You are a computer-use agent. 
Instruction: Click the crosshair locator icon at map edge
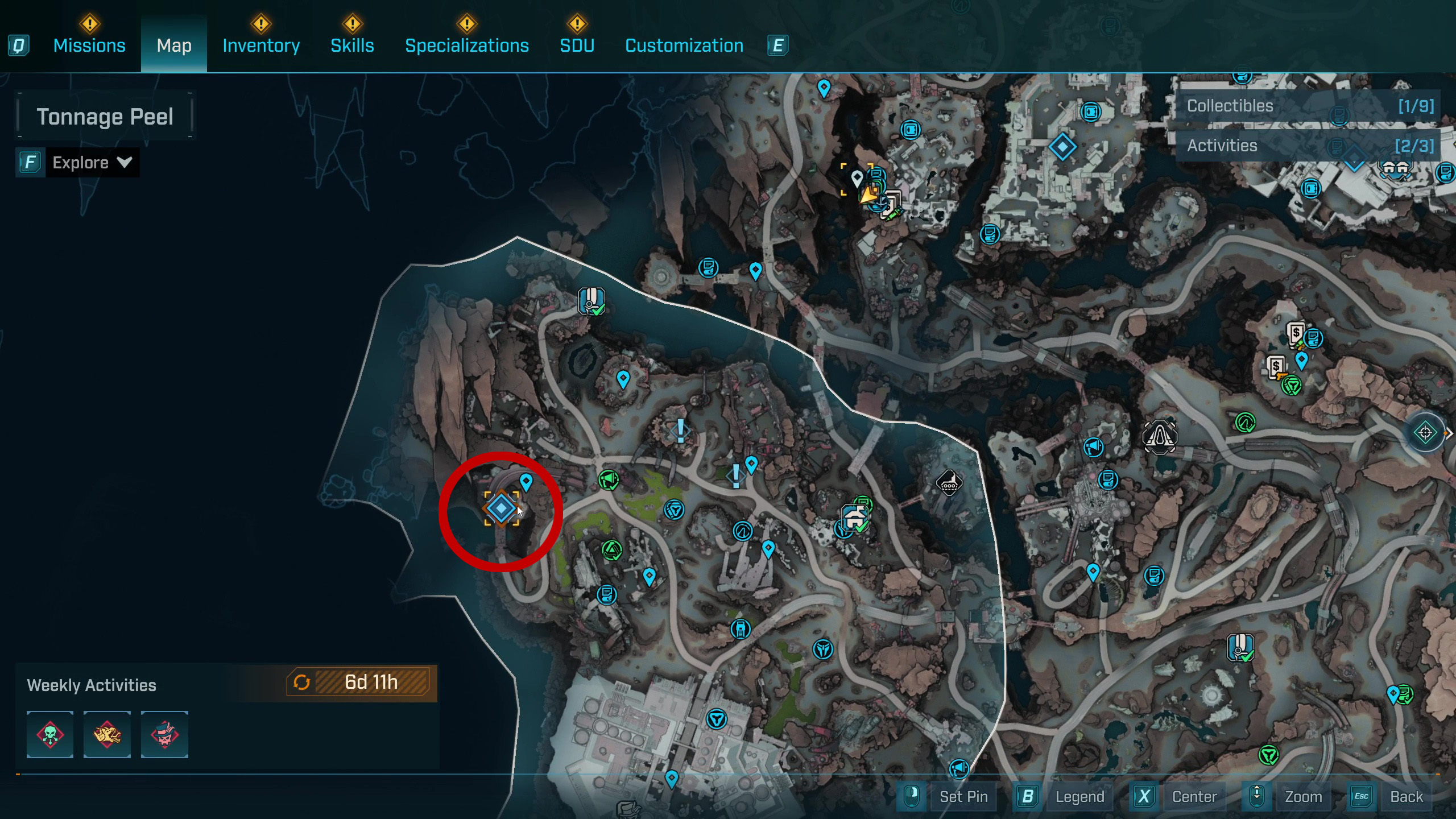coord(1425,433)
